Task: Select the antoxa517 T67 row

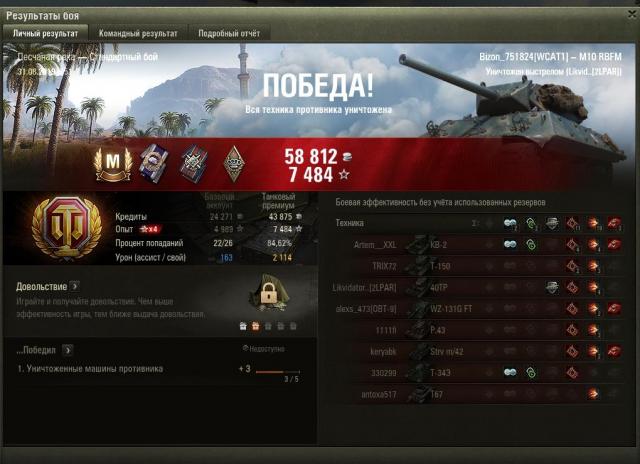Action: (x=478, y=395)
